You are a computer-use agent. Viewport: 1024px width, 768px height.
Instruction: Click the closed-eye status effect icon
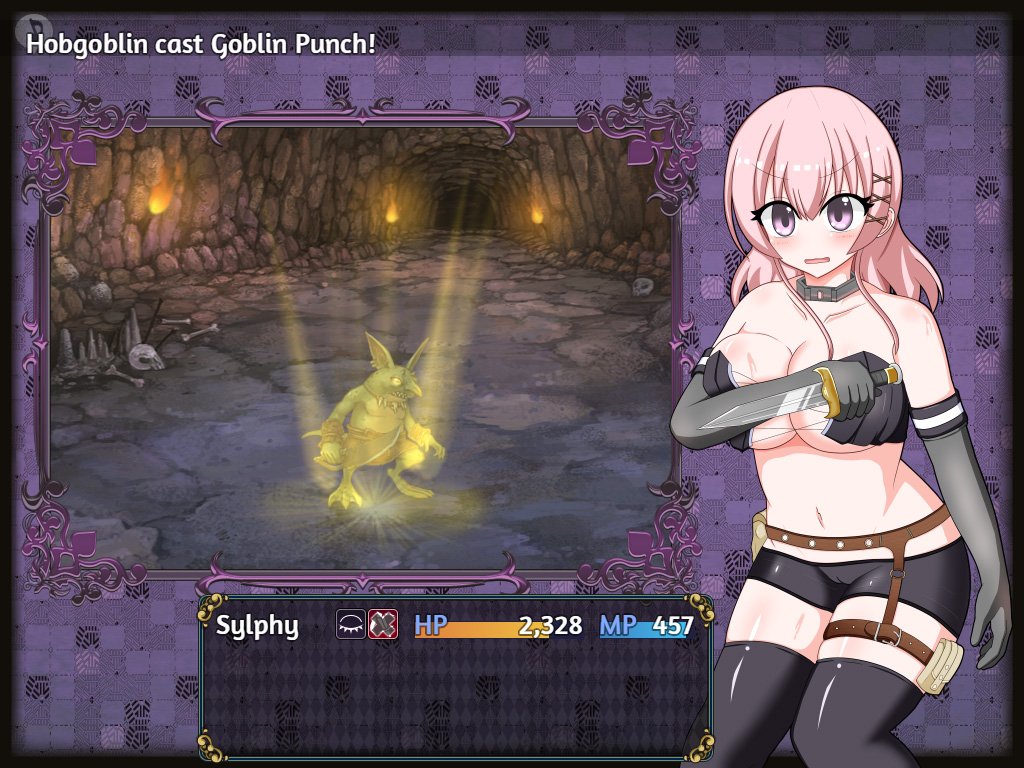click(x=350, y=625)
